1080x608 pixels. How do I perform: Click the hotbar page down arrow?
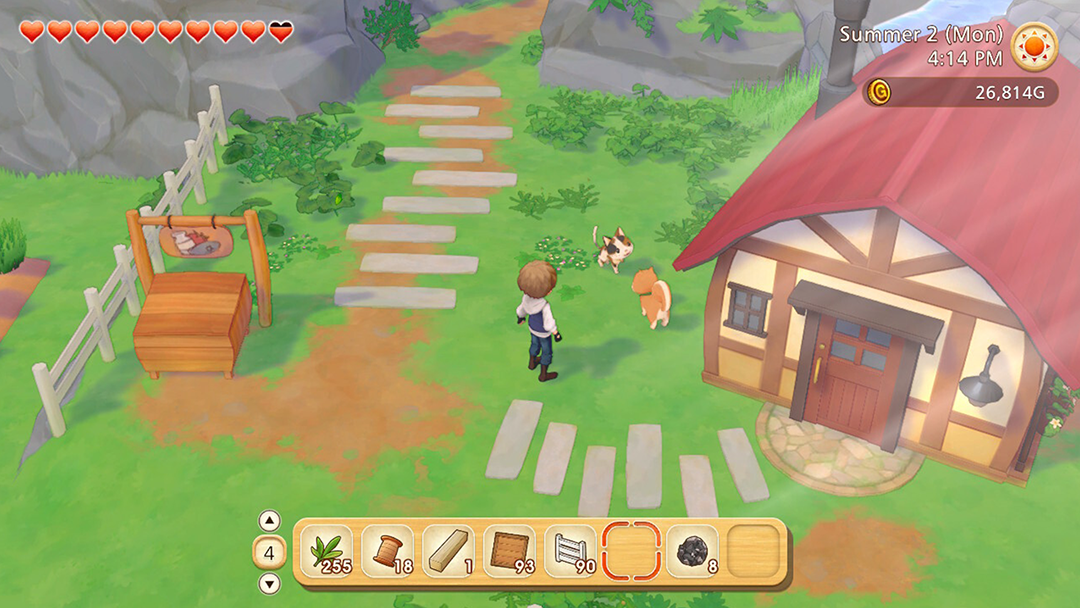pos(270,584)
